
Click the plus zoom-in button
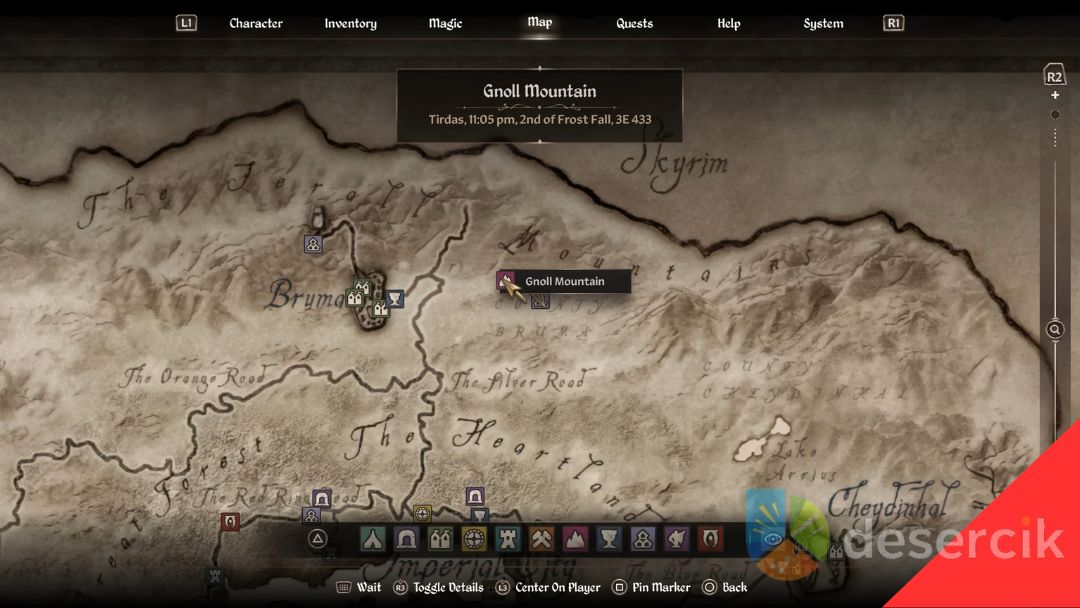tap(1055, 96)
